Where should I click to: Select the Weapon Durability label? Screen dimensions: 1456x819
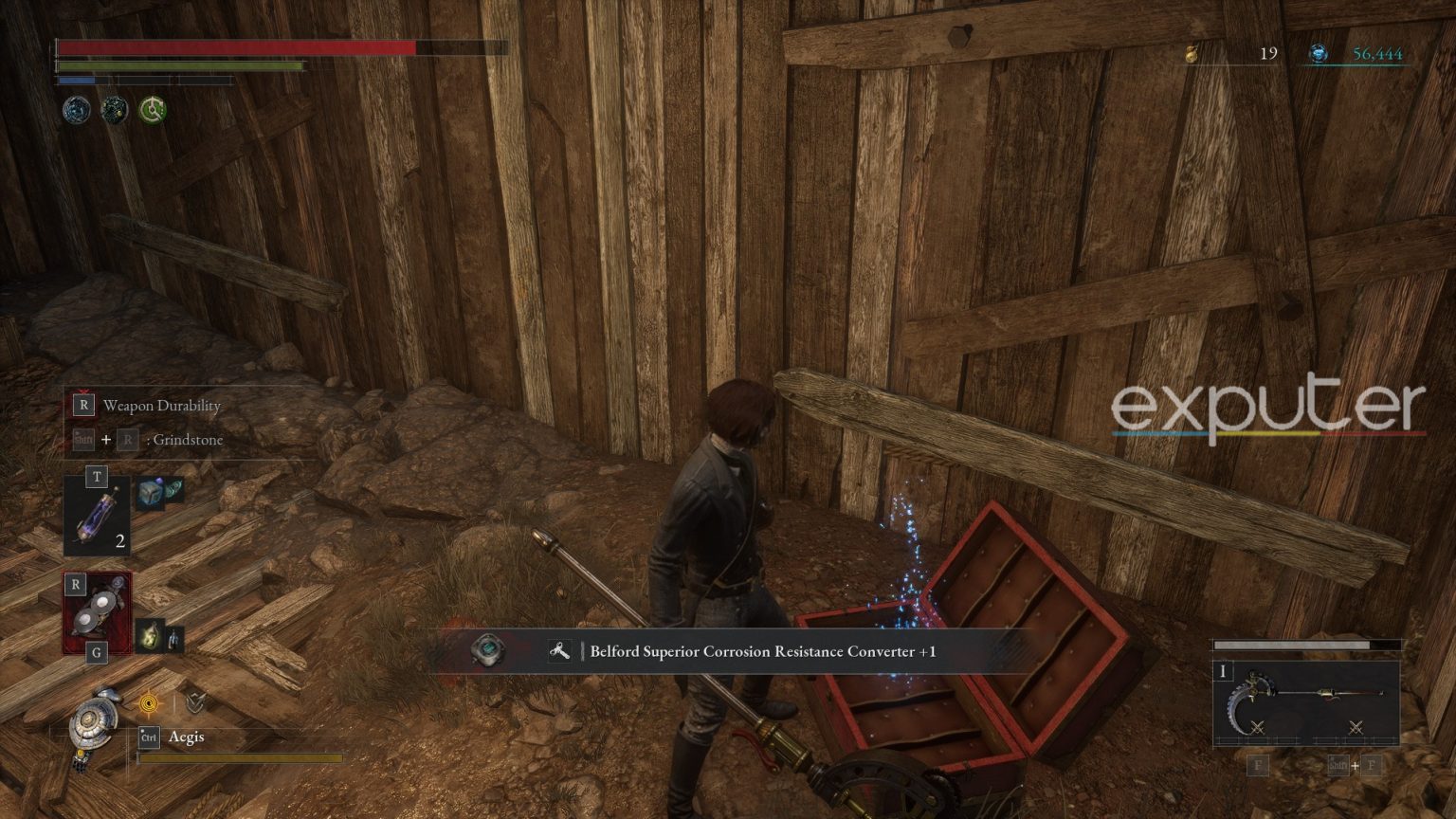pyautogui.click(x=161, y=406)
